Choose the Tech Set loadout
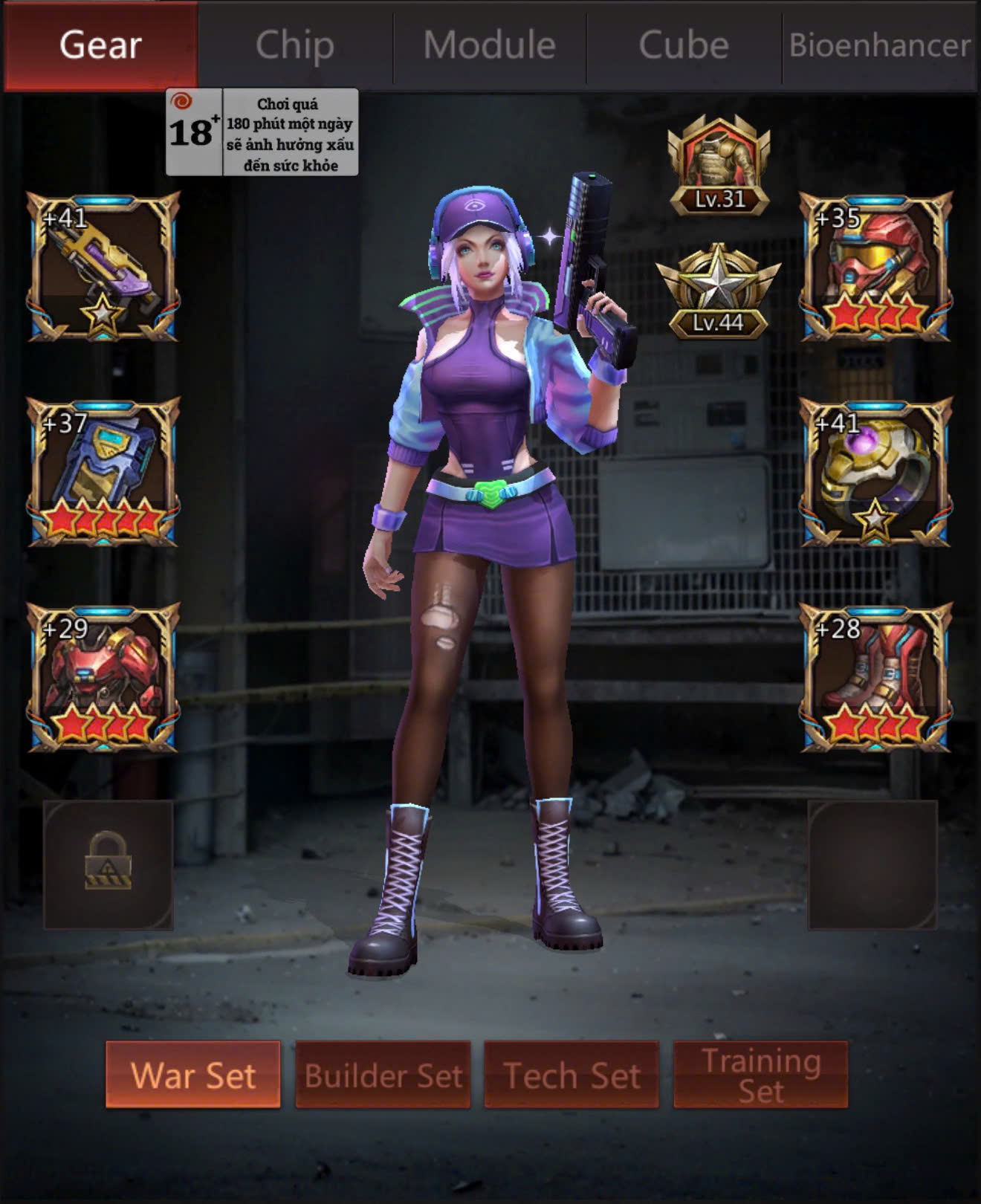 pos(572,1075)
